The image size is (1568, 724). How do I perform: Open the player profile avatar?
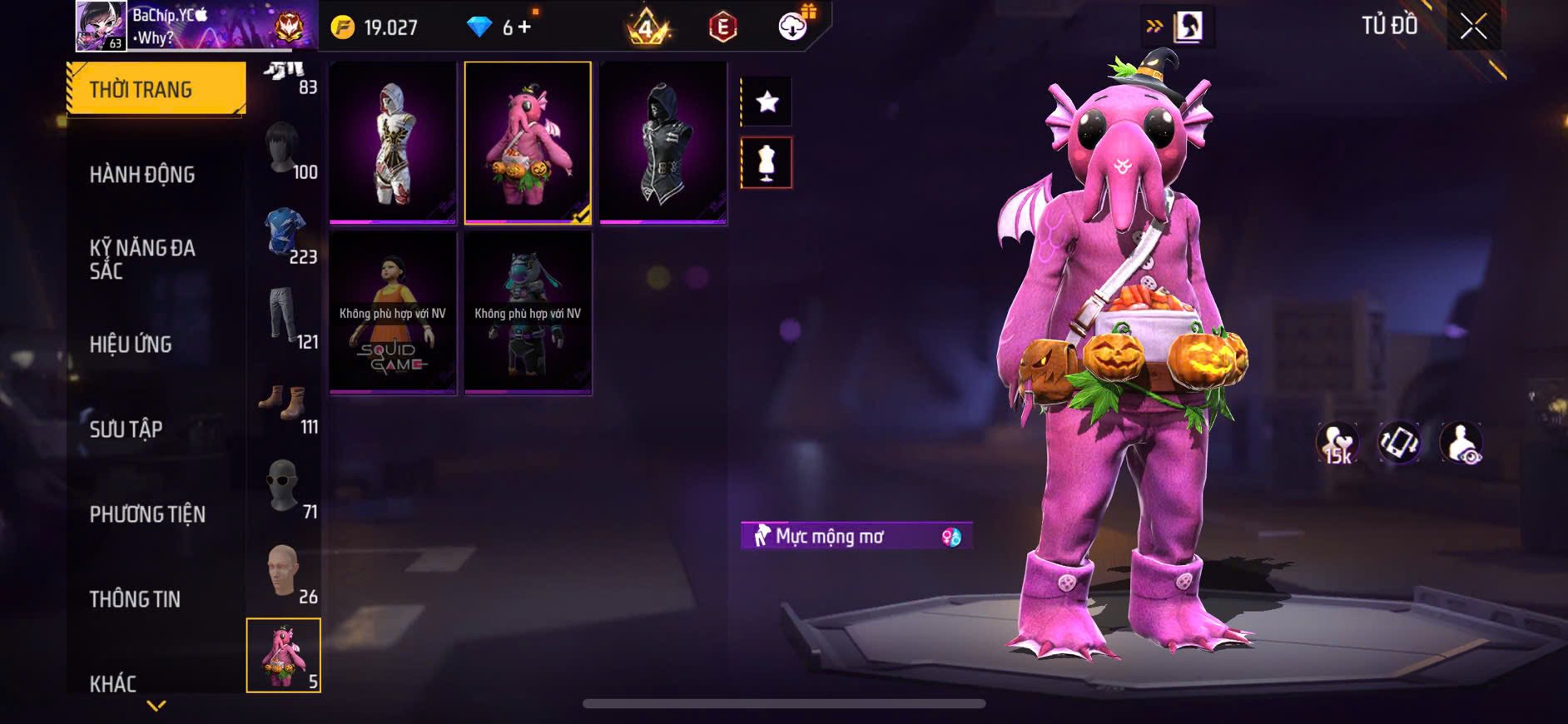pos(101,26)
